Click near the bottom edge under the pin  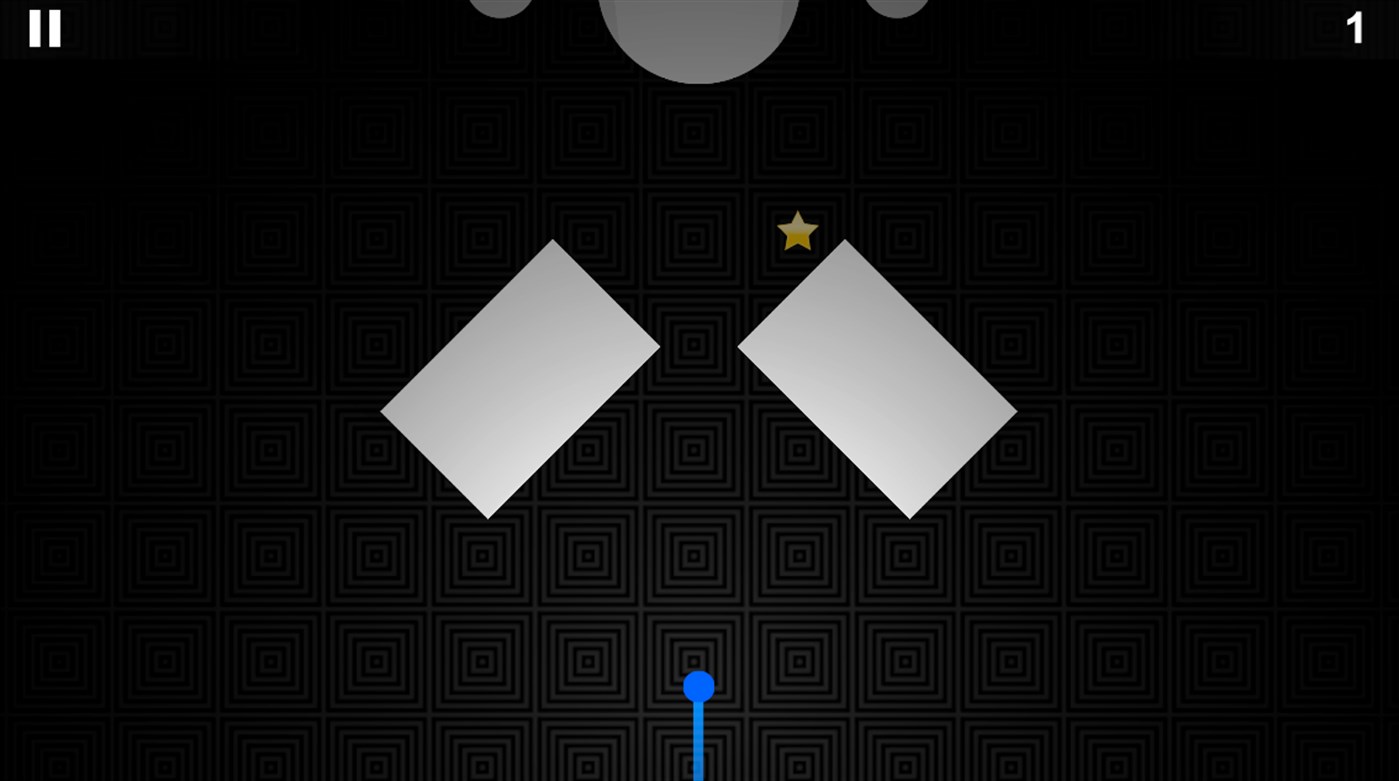[698, 770]
